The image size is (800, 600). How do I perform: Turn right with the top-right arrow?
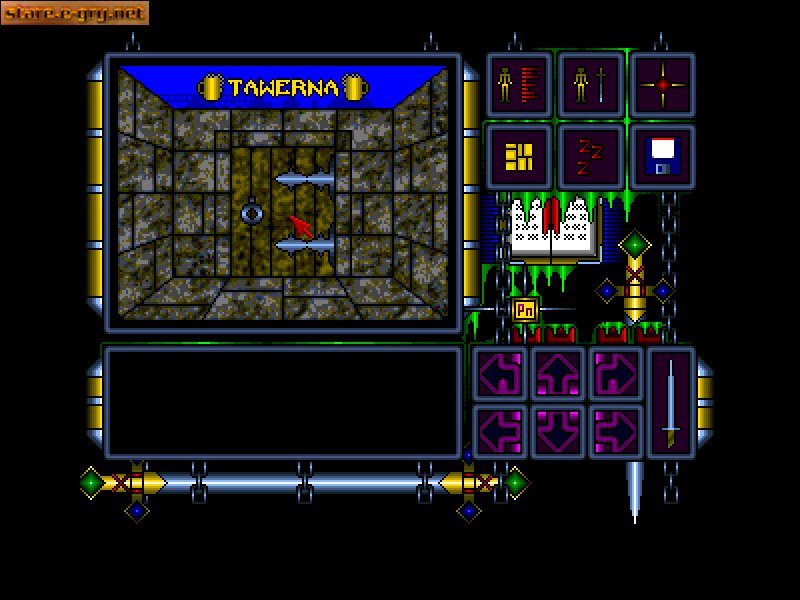(x=615, y=374)
